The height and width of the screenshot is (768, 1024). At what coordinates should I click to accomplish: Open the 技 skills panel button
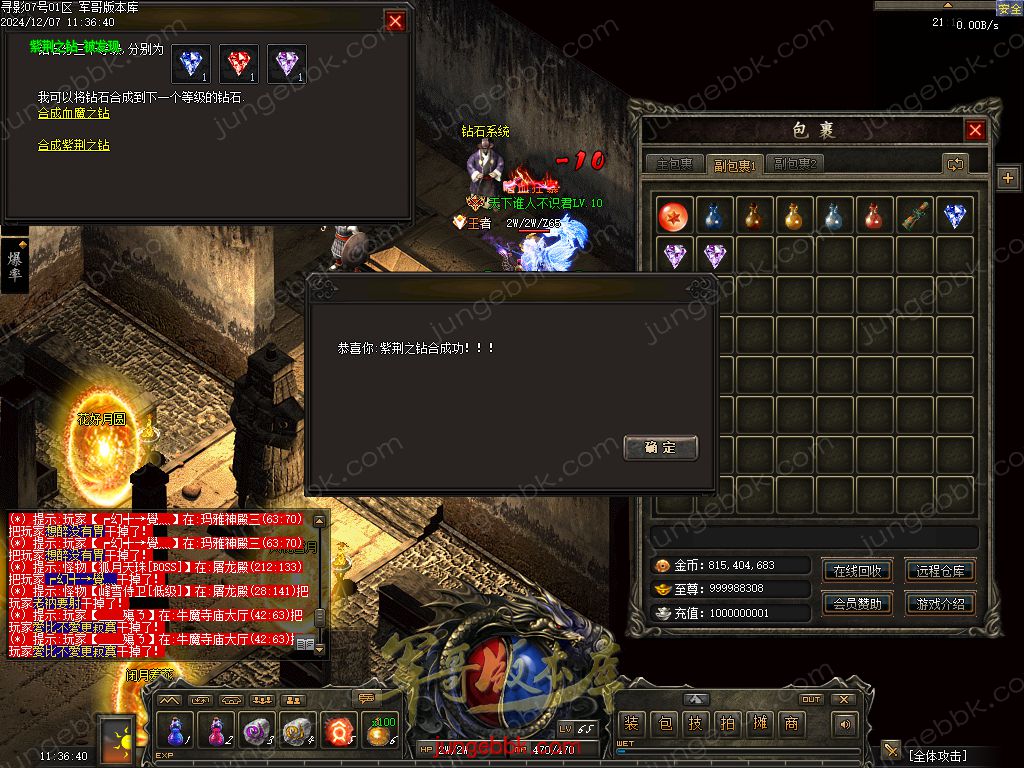point(695,724)
